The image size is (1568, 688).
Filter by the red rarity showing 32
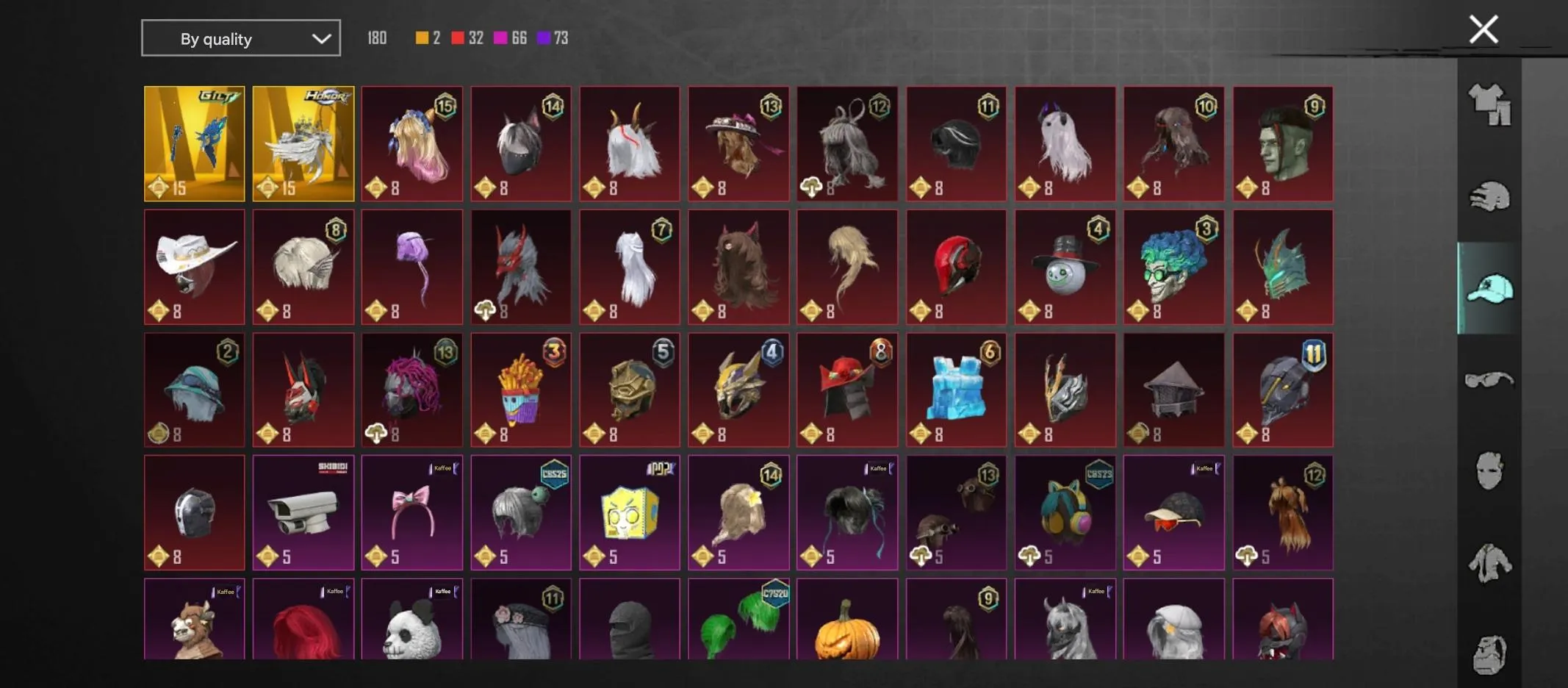(458, 37)
